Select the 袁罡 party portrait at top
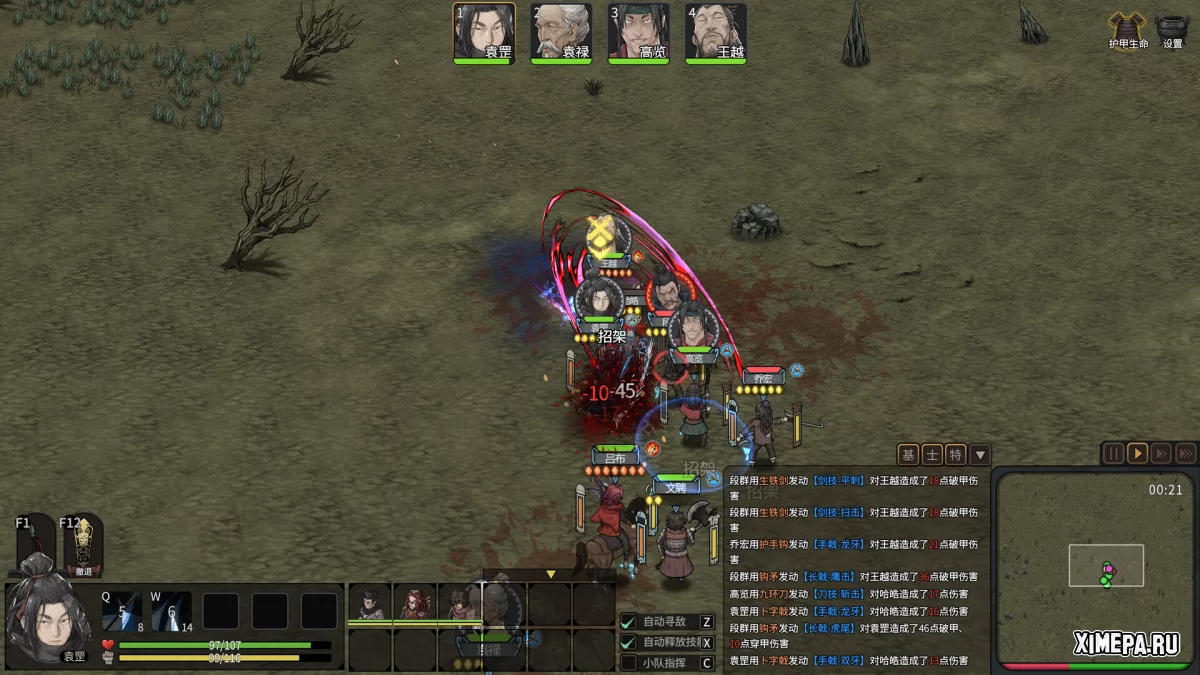This screenshot has width=1200, height=675. pyautogui.click(x=484, y=33)
